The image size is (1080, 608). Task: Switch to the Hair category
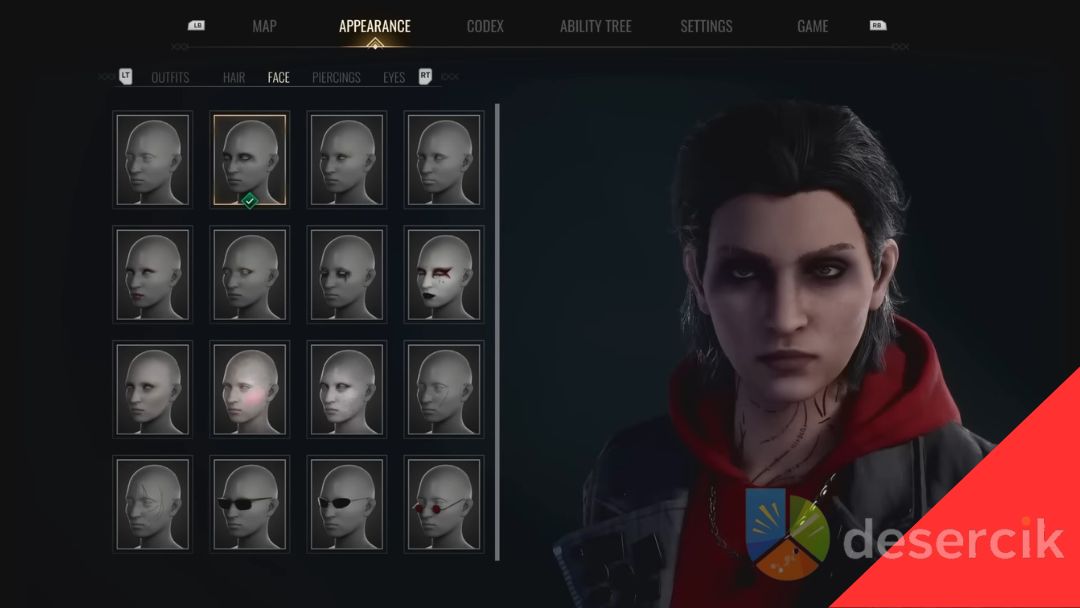(234, 78)
